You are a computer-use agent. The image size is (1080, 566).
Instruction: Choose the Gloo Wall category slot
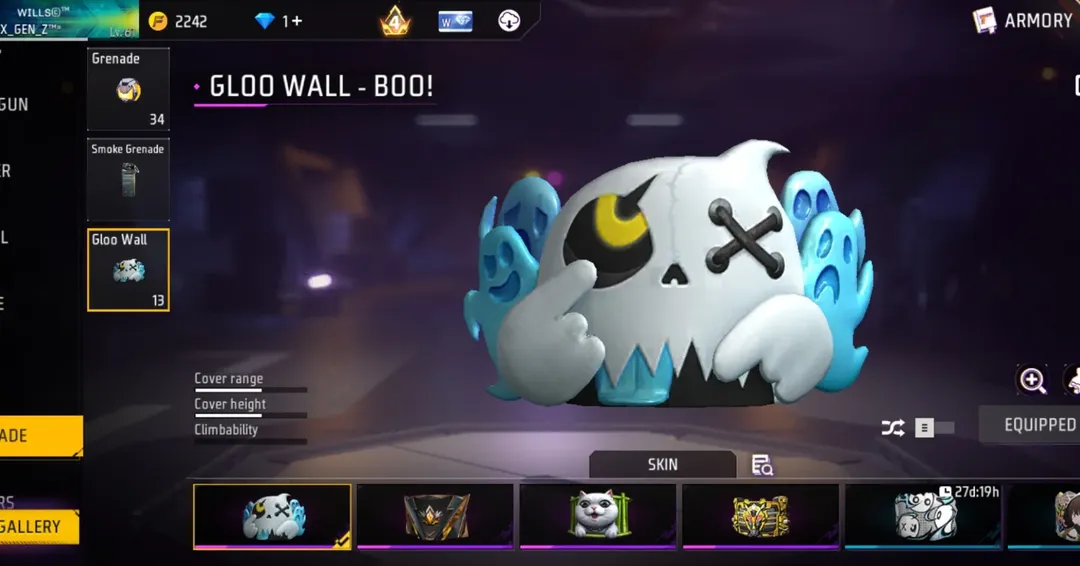click(x=128, y=269)
